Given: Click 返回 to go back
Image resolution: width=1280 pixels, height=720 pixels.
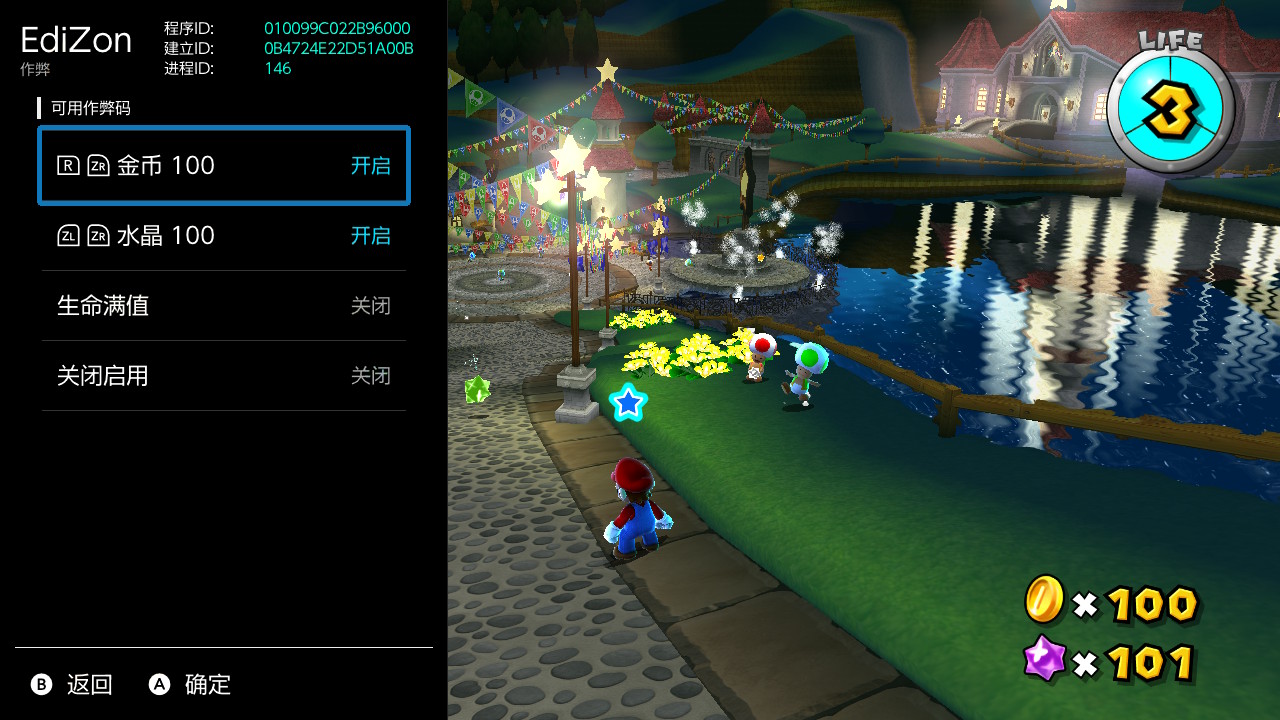Looking at the screenshot, I should point(72,685).
